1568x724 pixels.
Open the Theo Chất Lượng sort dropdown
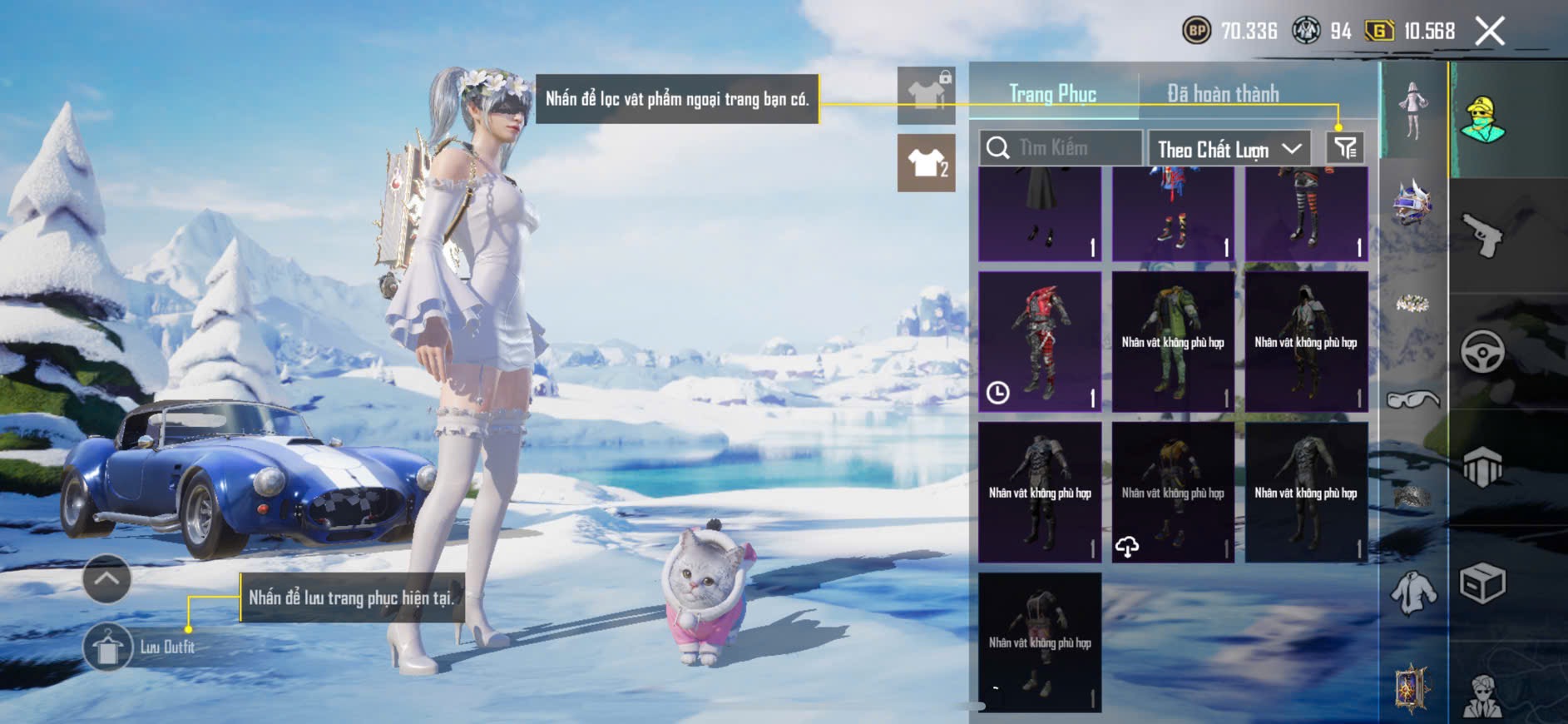tap(1229, 149)
